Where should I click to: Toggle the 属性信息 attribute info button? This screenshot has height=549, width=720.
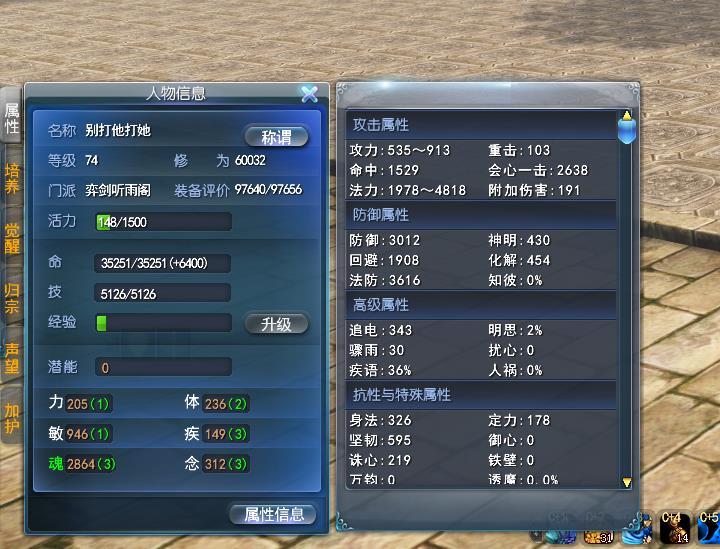273,514
